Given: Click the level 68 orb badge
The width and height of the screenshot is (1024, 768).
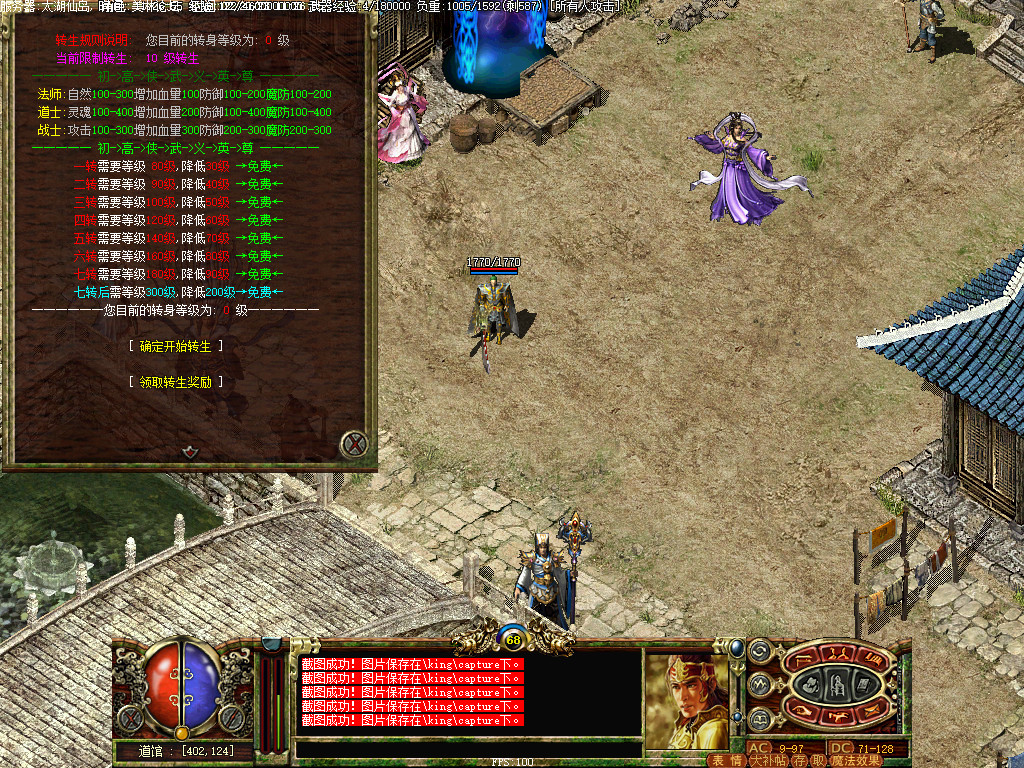Looking at the screenshot, I should click(x=514, y=640).
